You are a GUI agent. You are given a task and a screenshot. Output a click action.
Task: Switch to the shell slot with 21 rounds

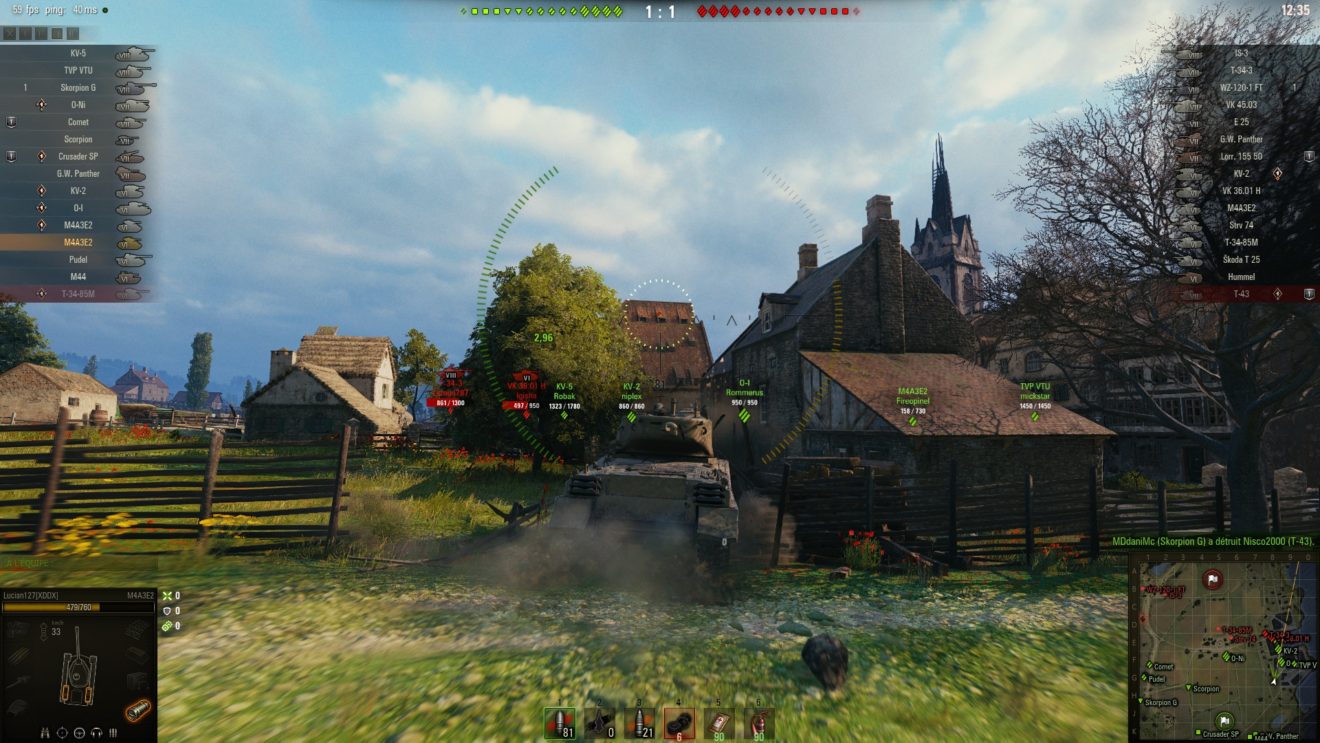click(x=639, y=722)
